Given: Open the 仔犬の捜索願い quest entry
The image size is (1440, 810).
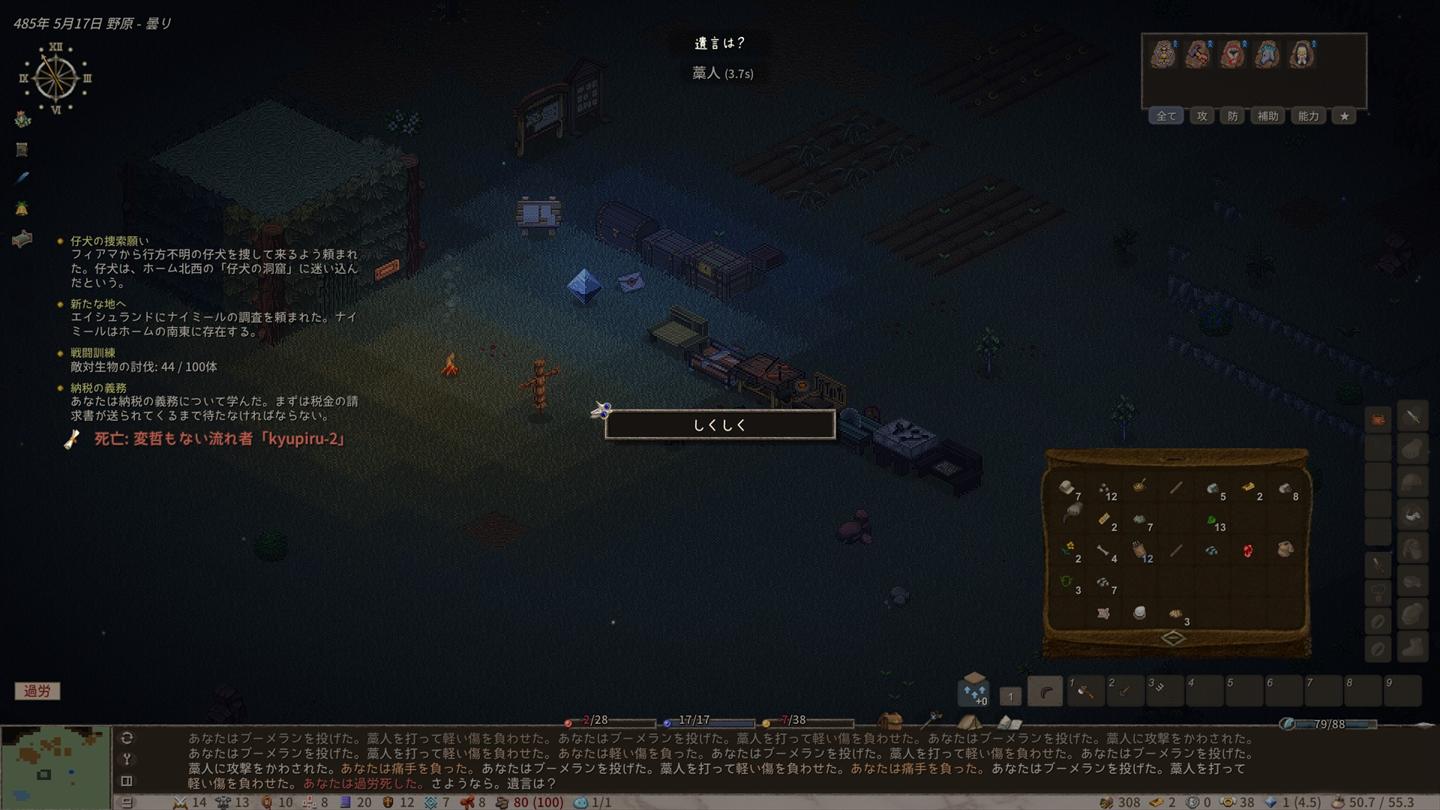Looking at the screenshot, I should (110, 241).
